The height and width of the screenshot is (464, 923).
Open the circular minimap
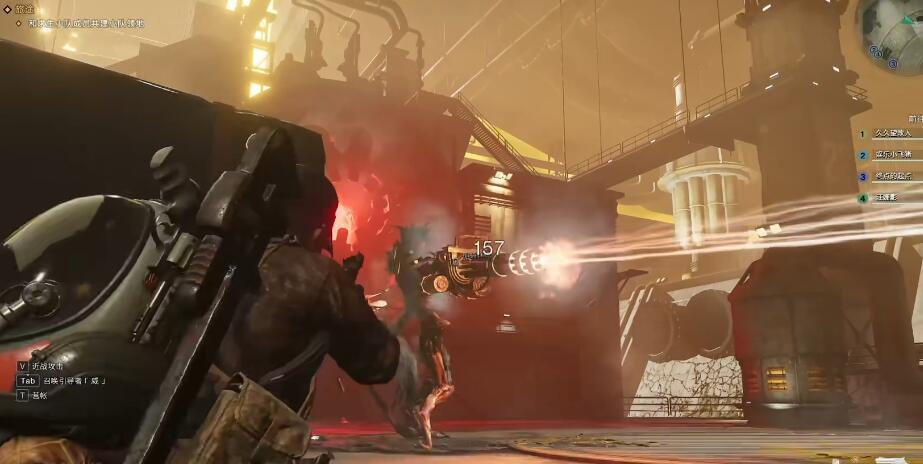pos(893,28)
